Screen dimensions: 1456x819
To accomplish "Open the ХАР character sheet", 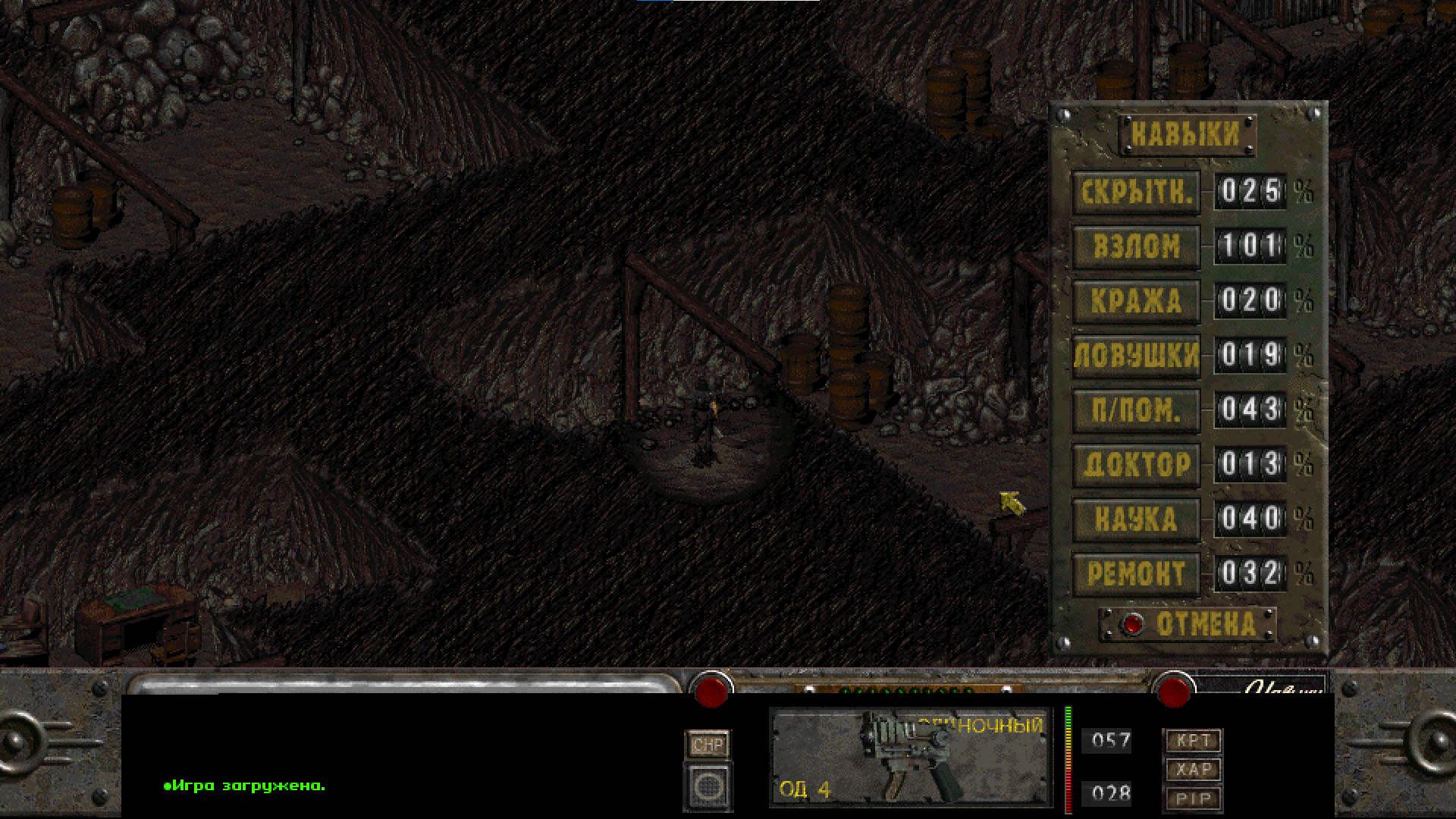I will (x=1193, y=769).
